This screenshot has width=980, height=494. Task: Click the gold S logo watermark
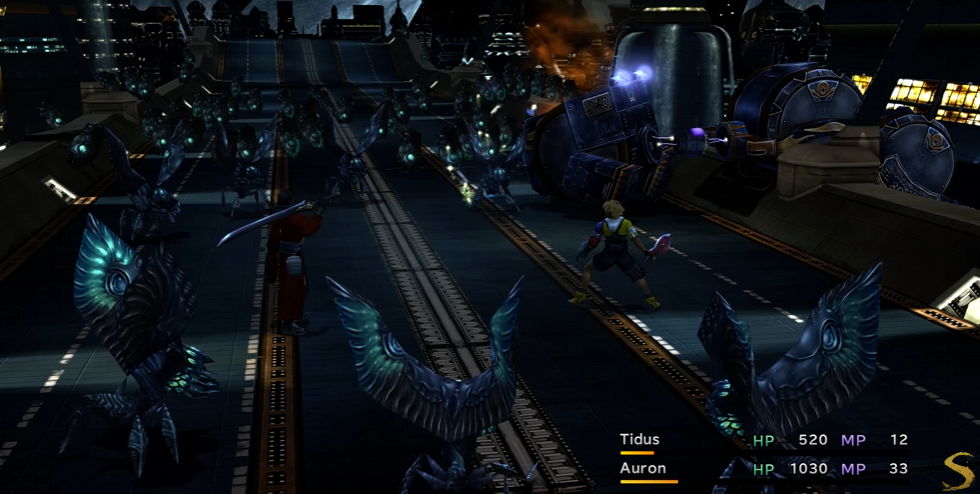click(x=958, y=470)
